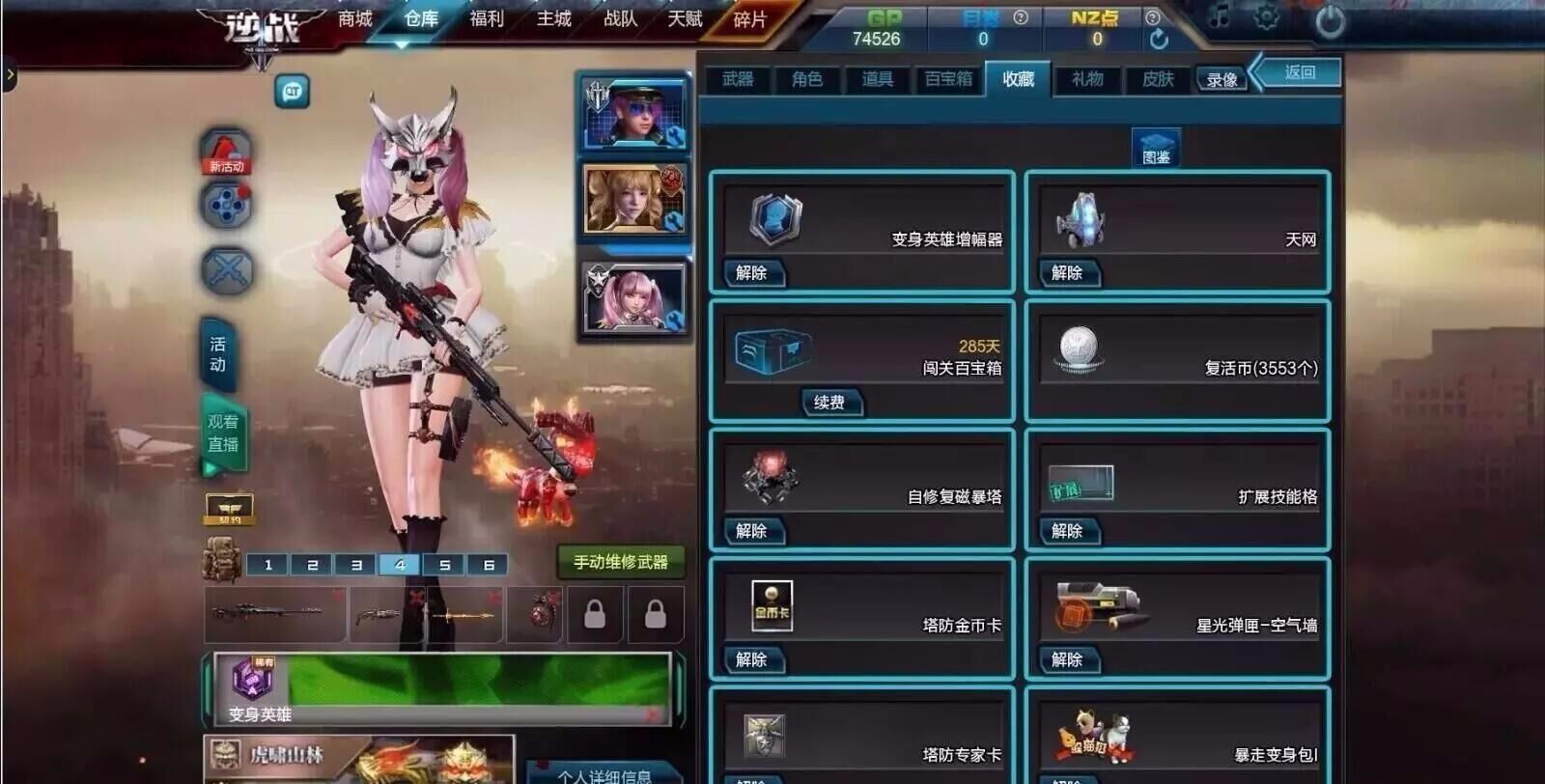Screen dimensions: 1545x784
Task: Select the sniper rifle weapon slot
Action: 274,614
